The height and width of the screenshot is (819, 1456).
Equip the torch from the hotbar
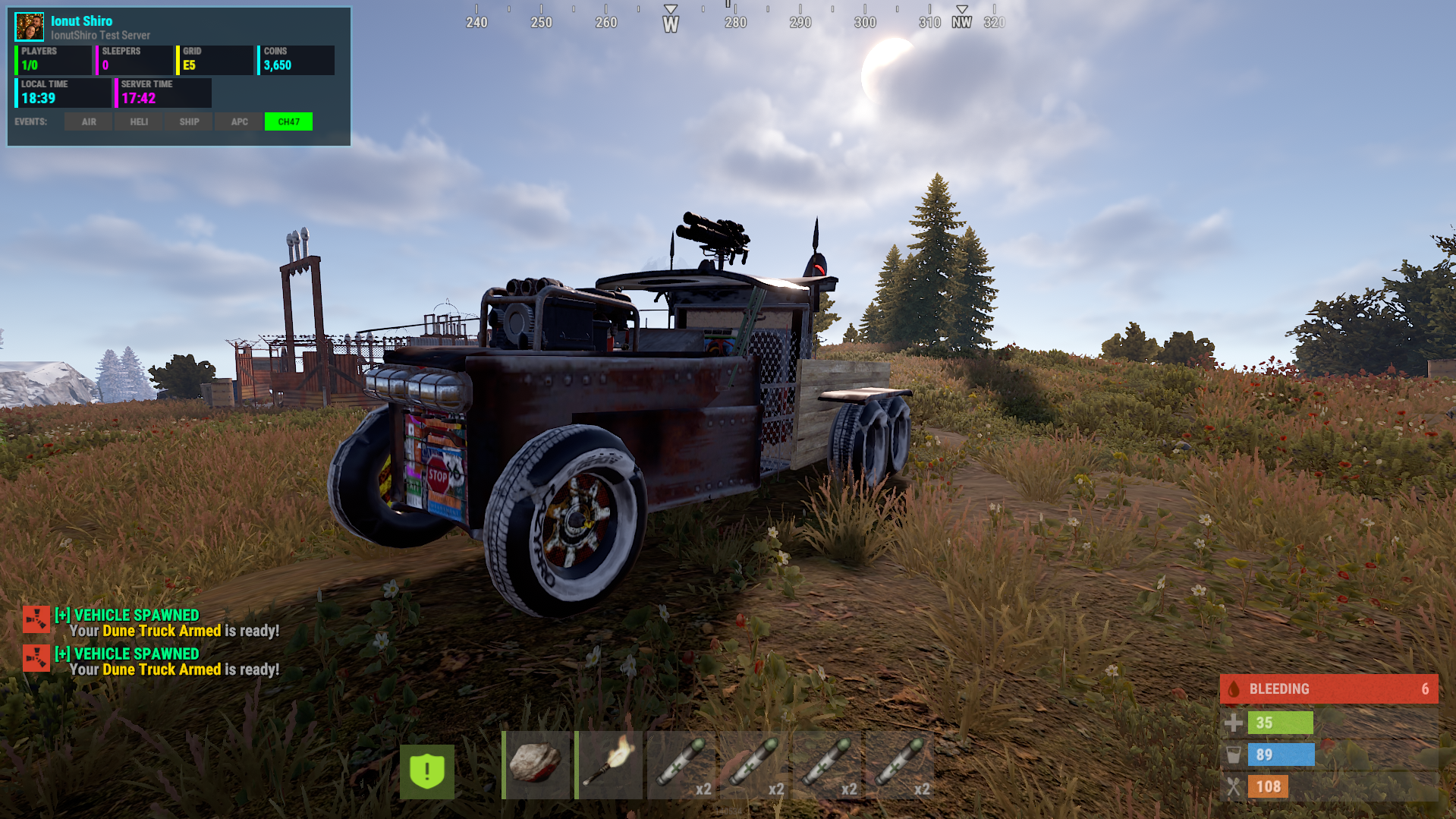tap(609, 764)
